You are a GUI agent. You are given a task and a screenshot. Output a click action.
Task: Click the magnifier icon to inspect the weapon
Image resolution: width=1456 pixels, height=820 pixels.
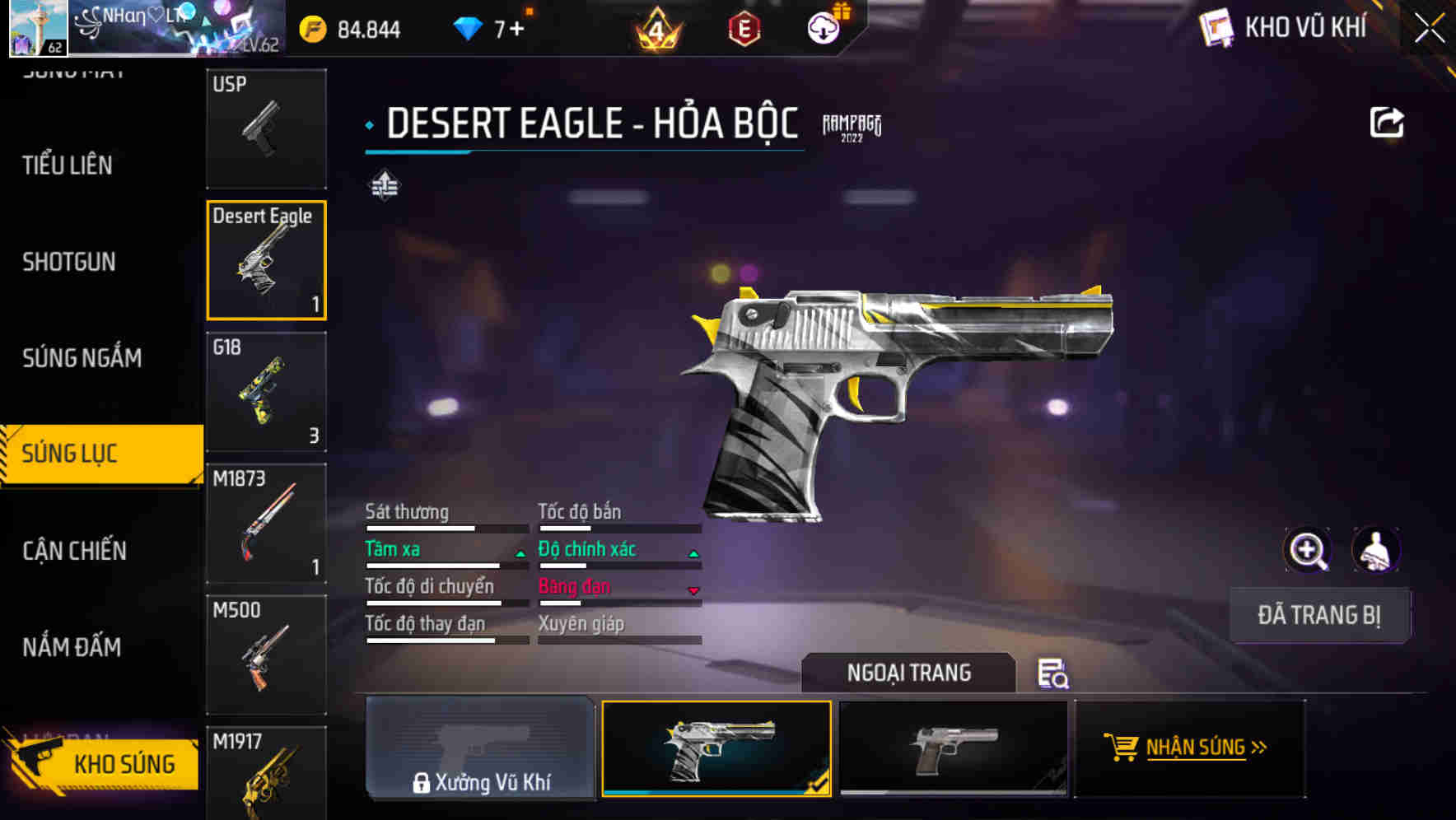point(1309,549)
